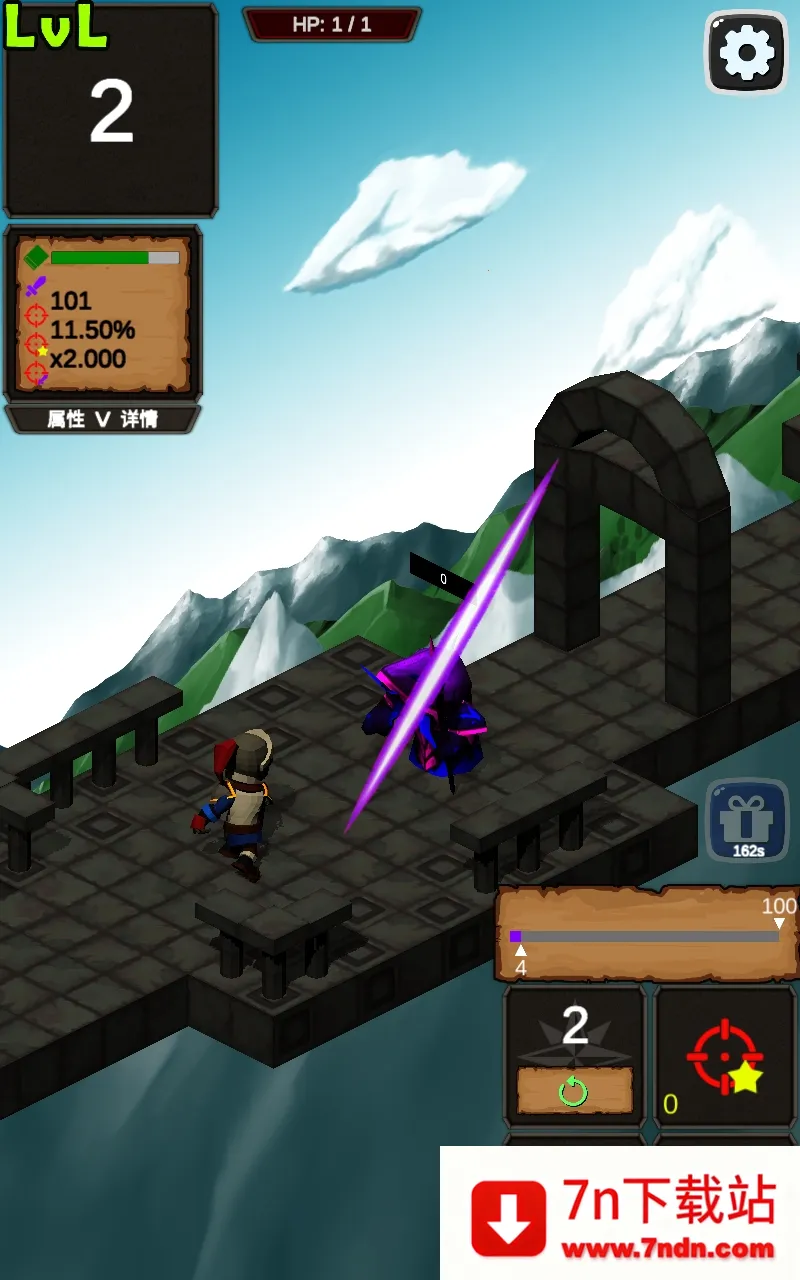Open the gear settings menu

pos(746,52)
